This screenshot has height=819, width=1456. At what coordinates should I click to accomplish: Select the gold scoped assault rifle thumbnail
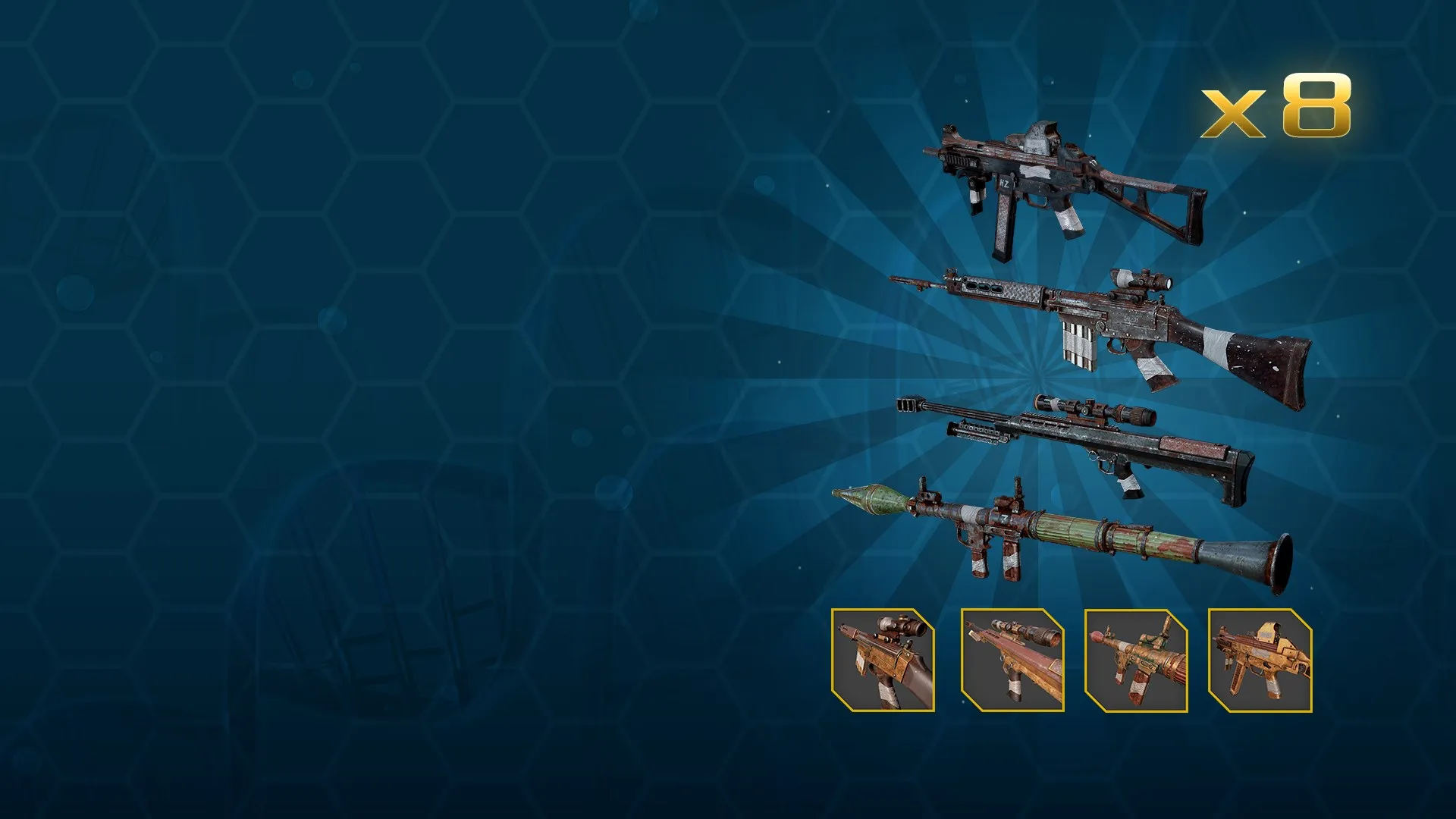tap(883, 660)
